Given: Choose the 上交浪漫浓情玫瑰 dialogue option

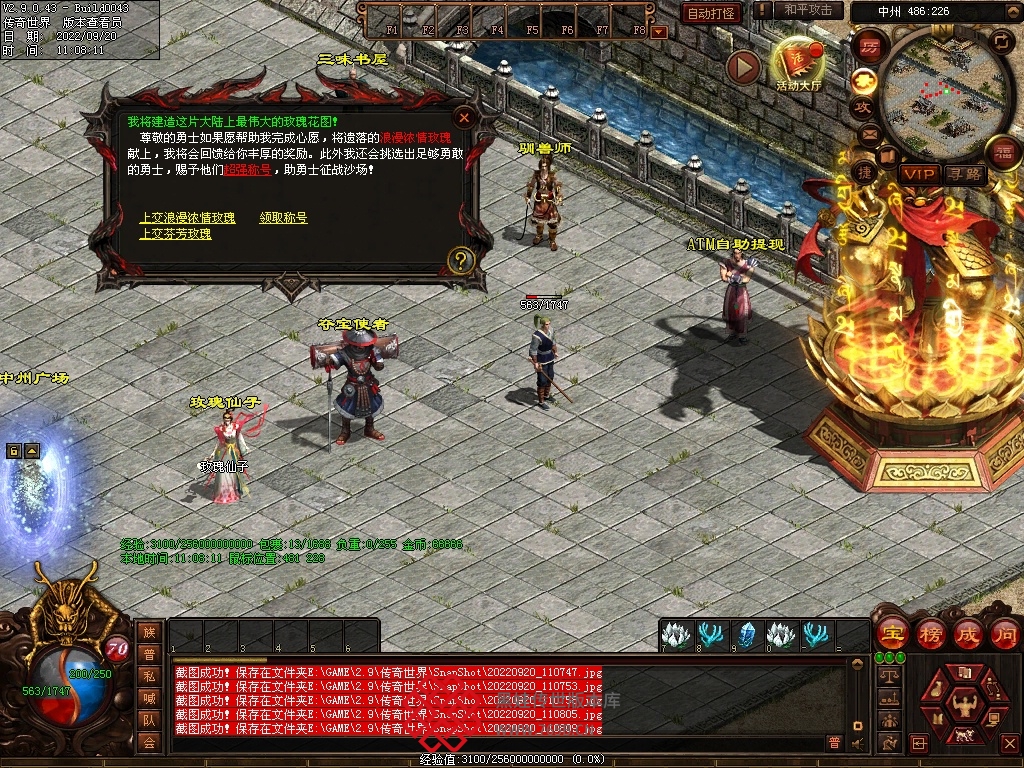Looking at the screenshot, I should tap(188, 218).
